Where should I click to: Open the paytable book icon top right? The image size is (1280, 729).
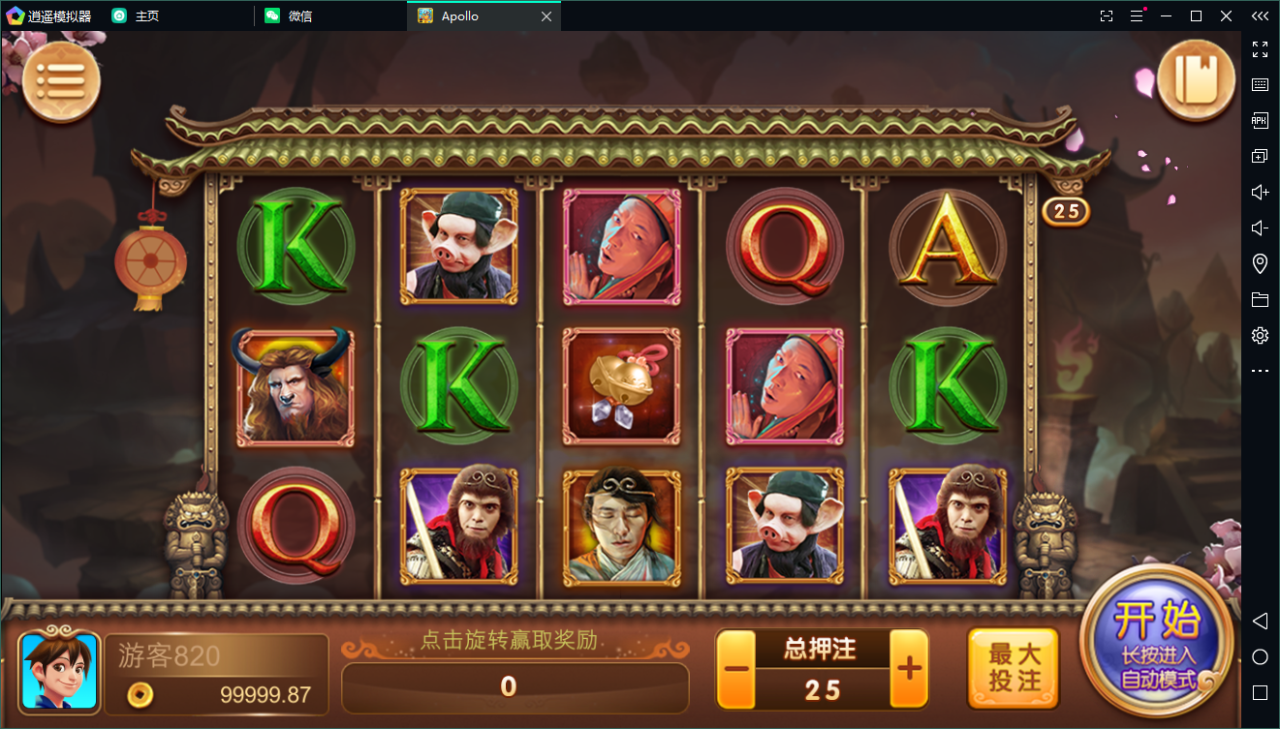tap(1196, 80)
